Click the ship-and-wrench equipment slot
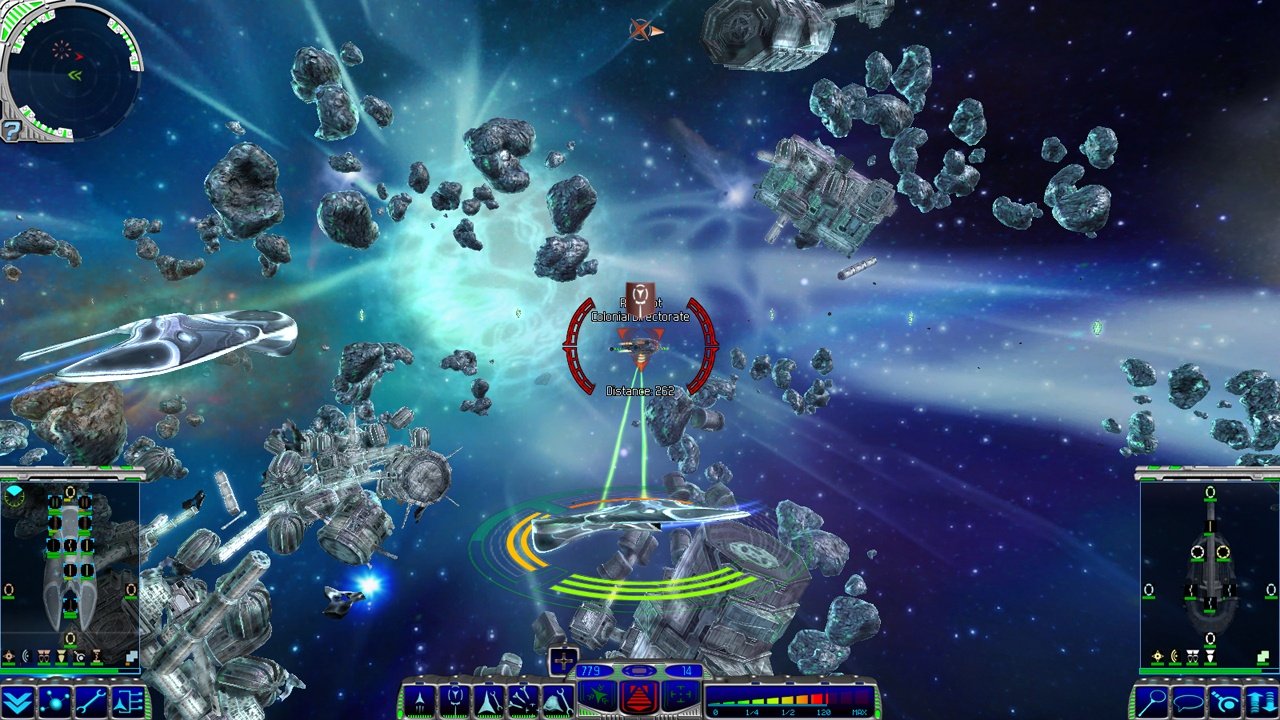 click(490, 698)
